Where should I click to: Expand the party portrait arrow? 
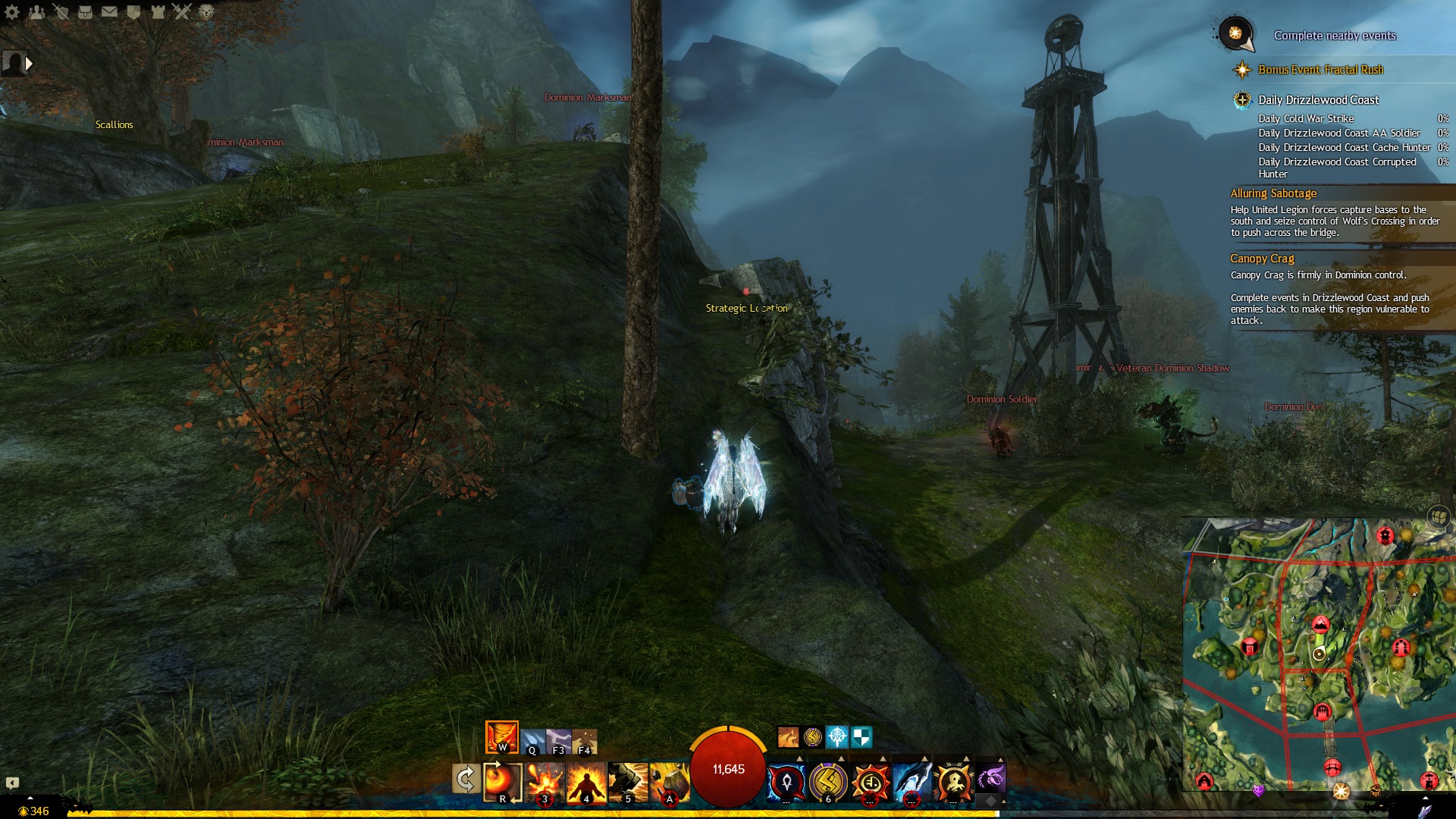(x=30, y=64)
